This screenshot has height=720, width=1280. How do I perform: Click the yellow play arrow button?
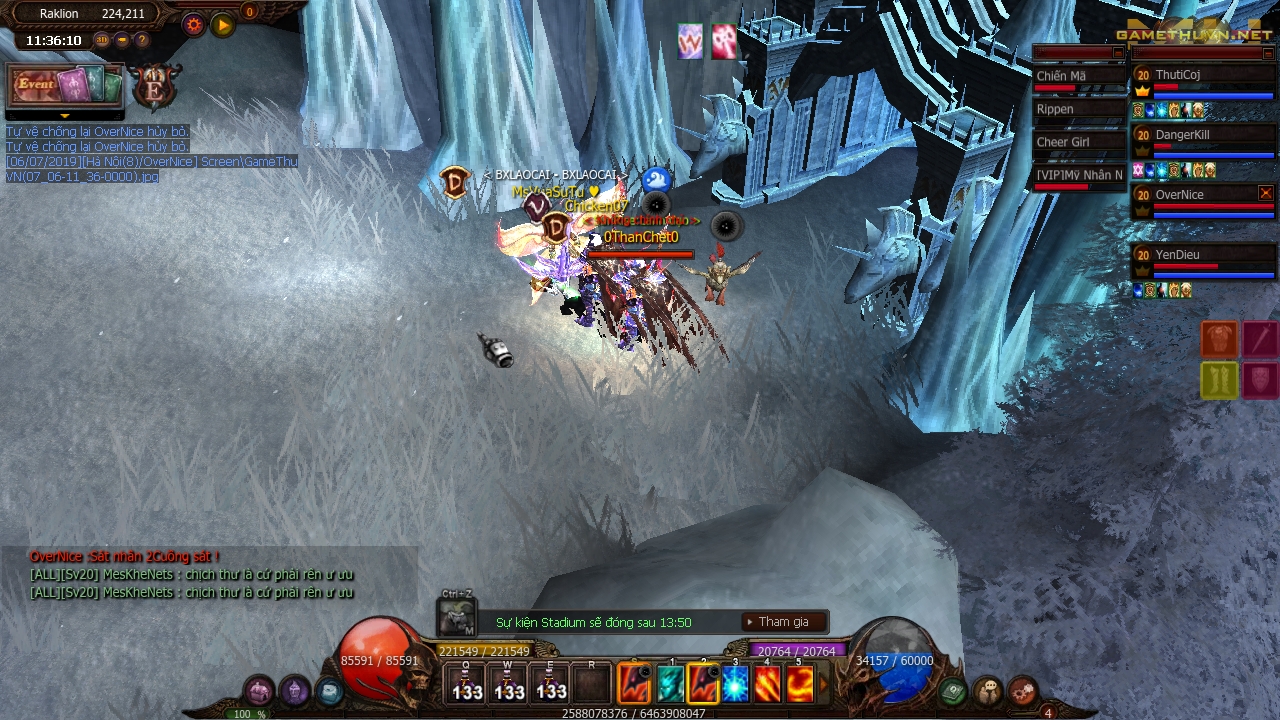coord(223,25)
